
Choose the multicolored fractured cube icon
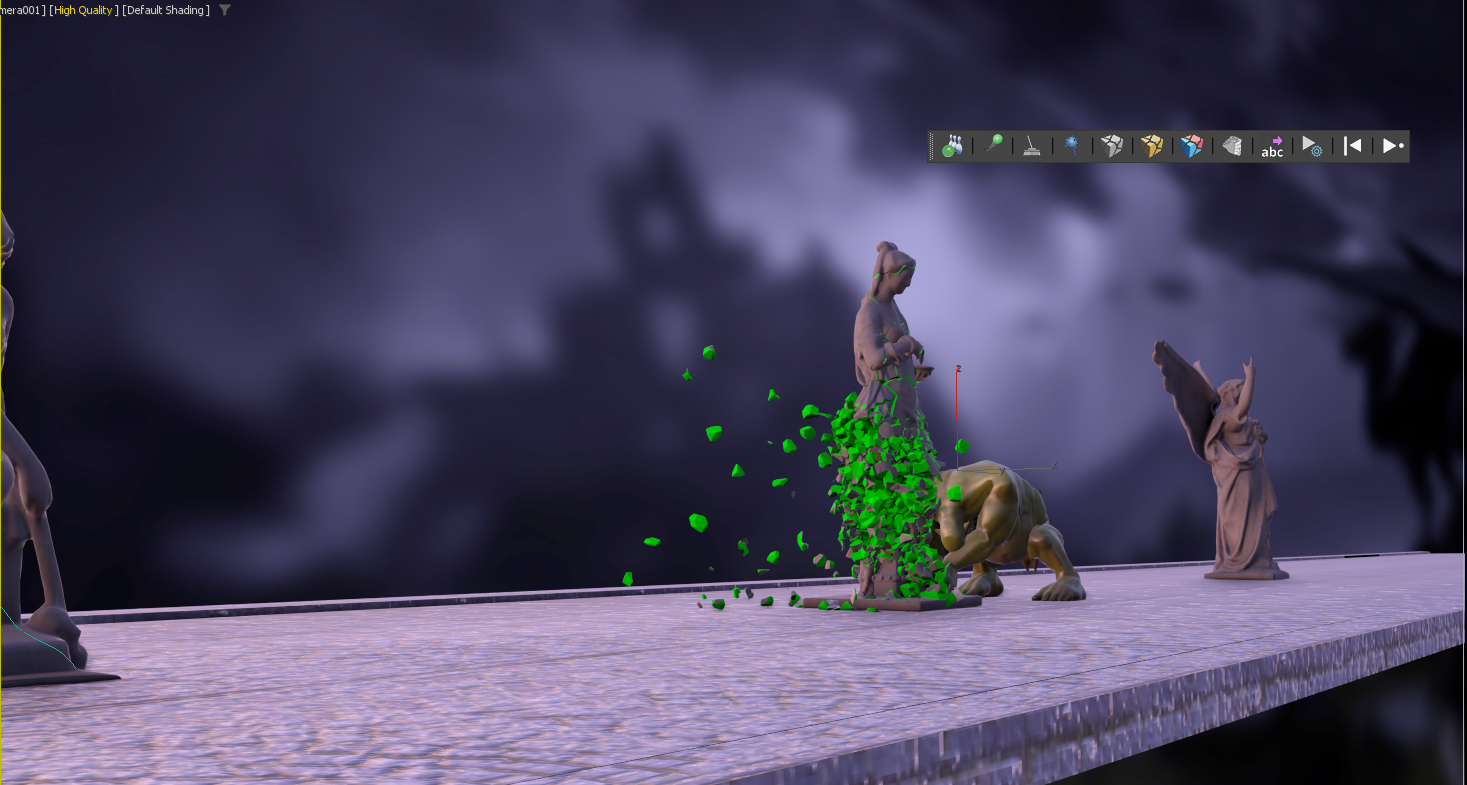1191,146
